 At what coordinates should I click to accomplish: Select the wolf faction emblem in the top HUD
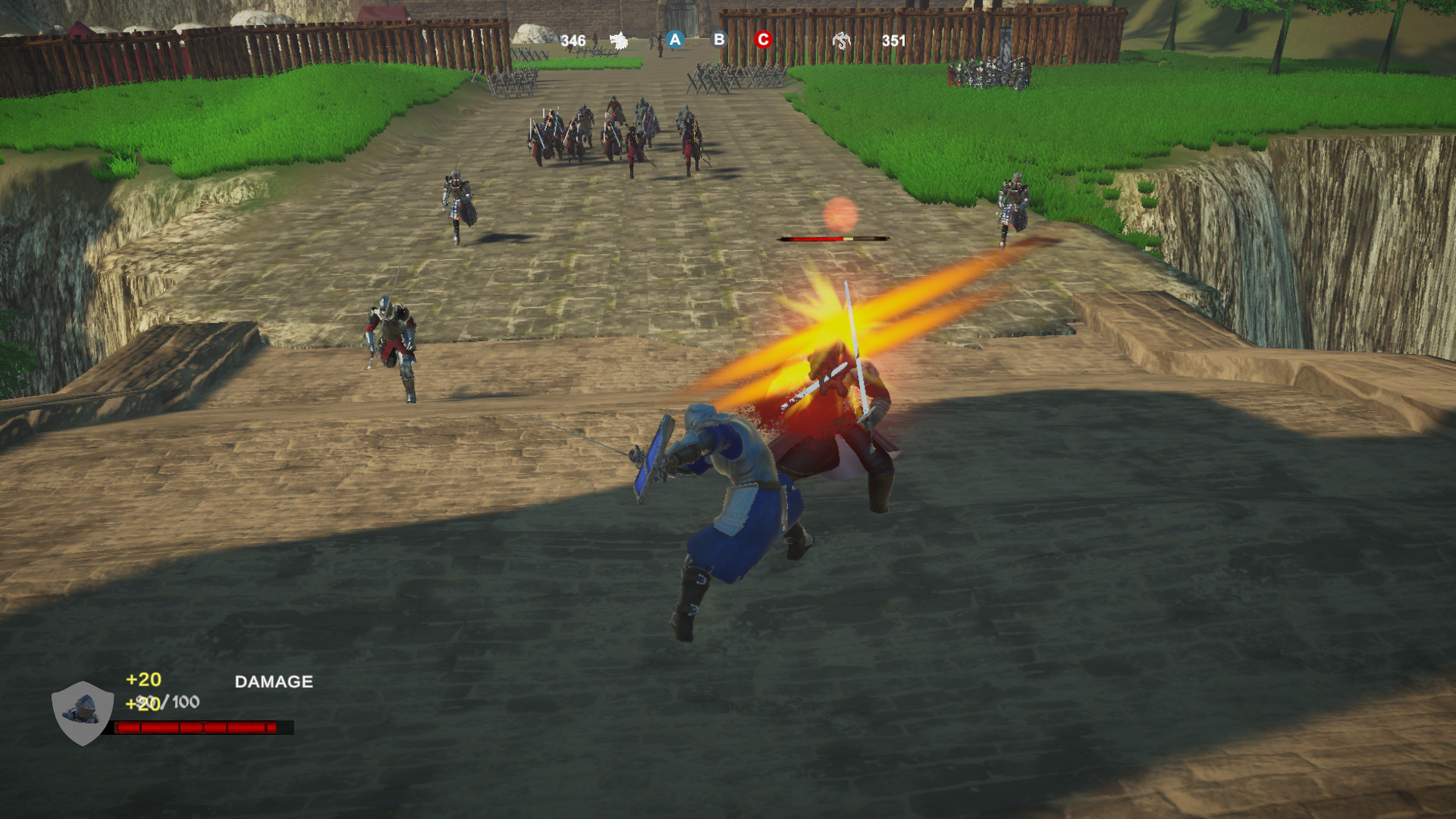click(618, 38)
